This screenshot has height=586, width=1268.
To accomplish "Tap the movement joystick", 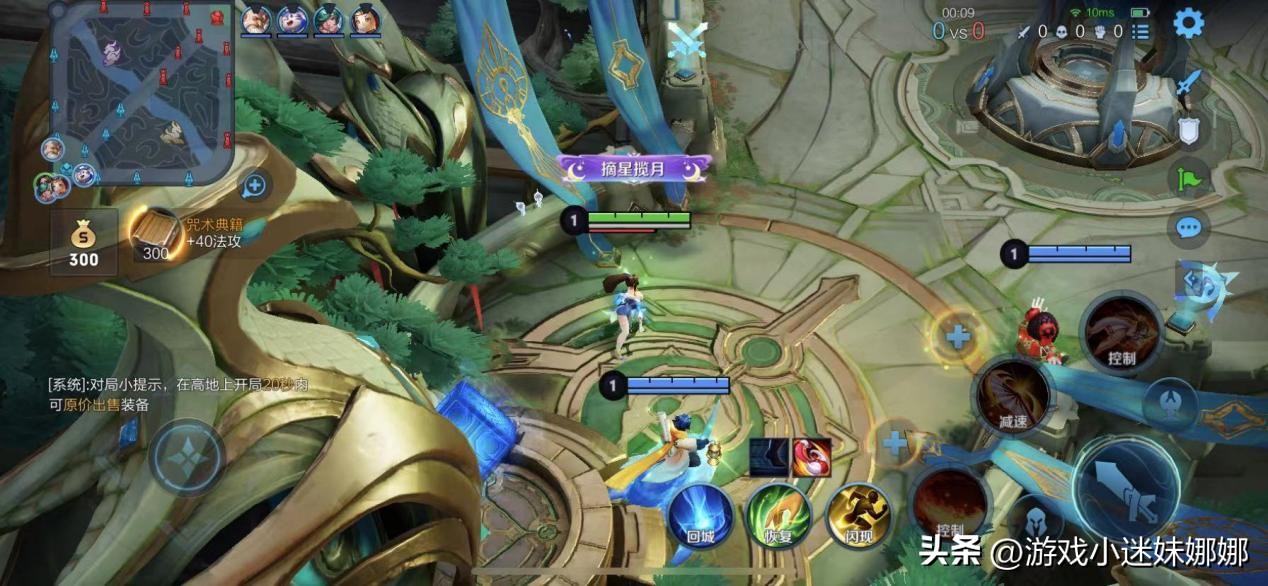I will coord(187,457).
